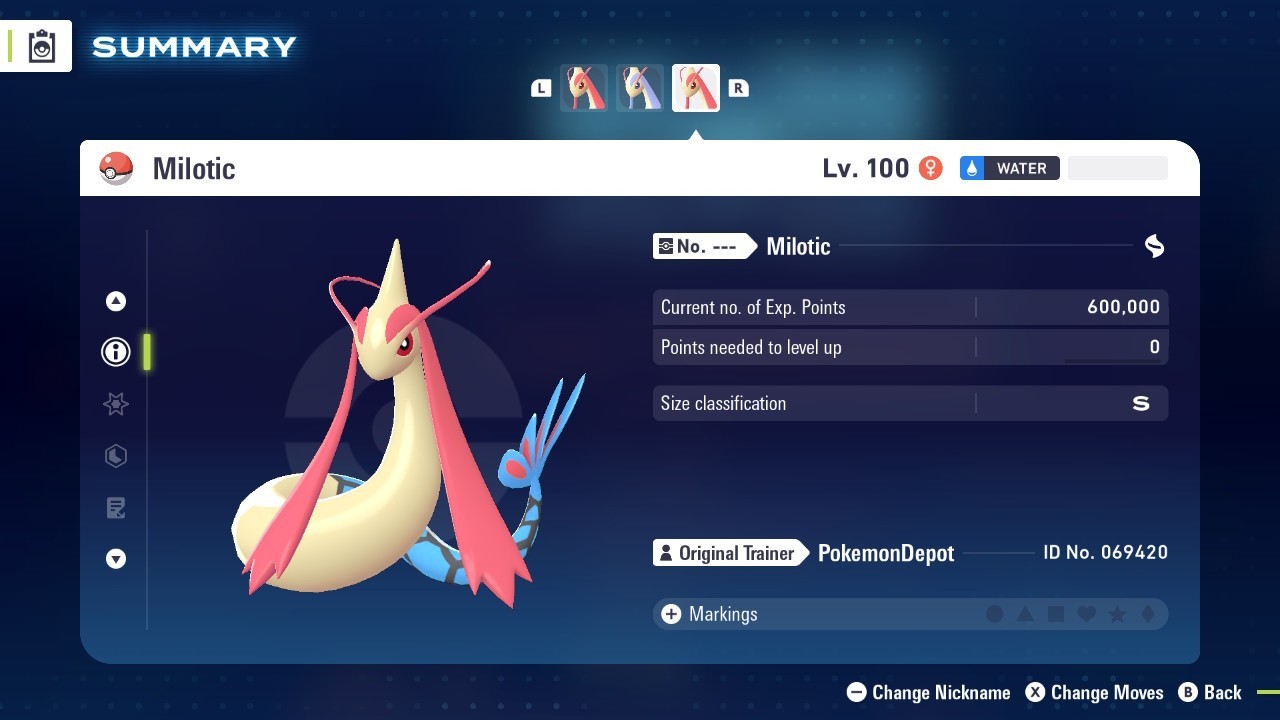Select the female gender symbol
The width and height of the screenshot is (1280, 720).
click(929, 168)
